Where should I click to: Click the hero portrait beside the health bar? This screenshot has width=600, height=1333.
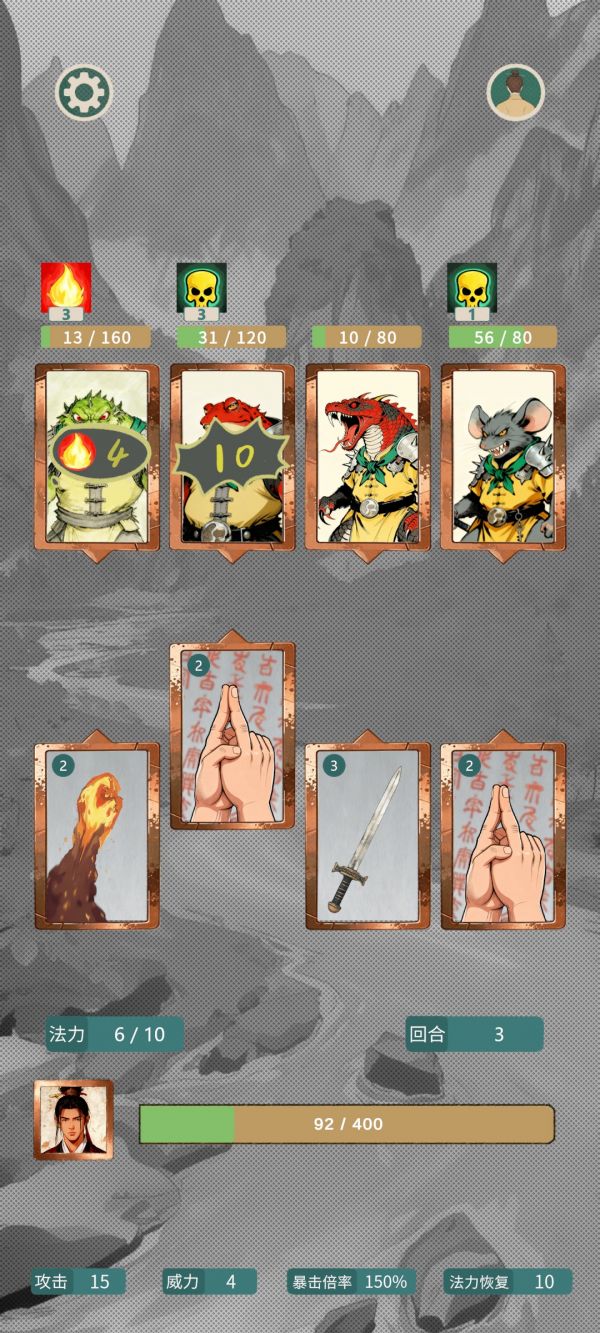[x=74, y=1119]
